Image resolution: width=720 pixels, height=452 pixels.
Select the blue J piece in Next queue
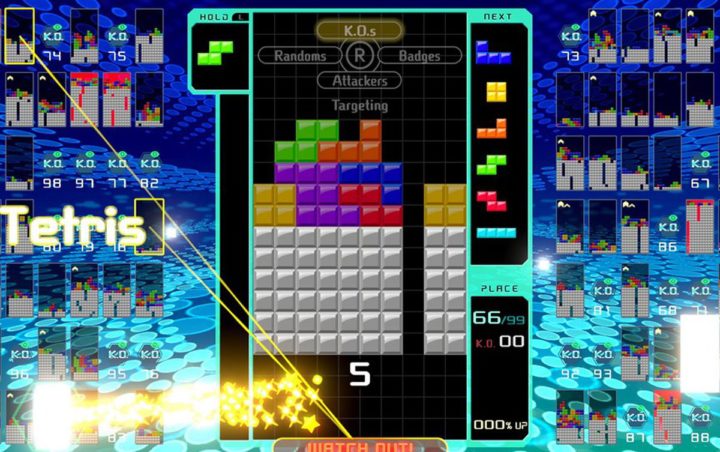click(494, 53)
